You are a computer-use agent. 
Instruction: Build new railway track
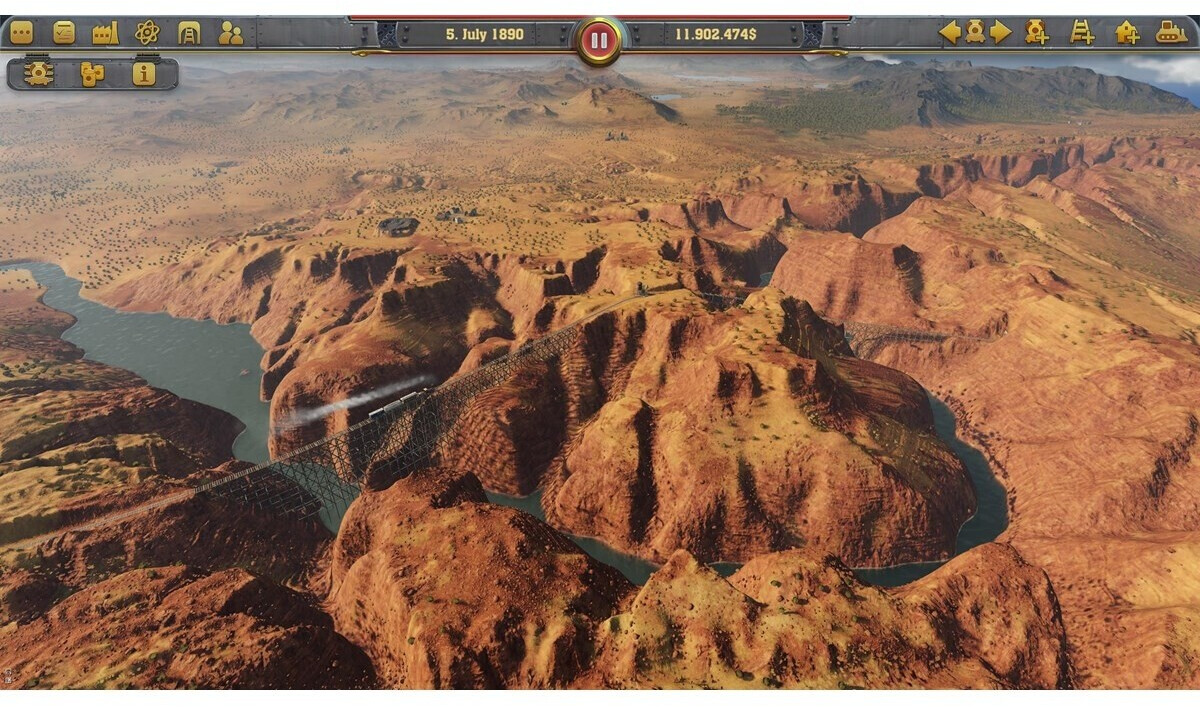(1082, 32)
